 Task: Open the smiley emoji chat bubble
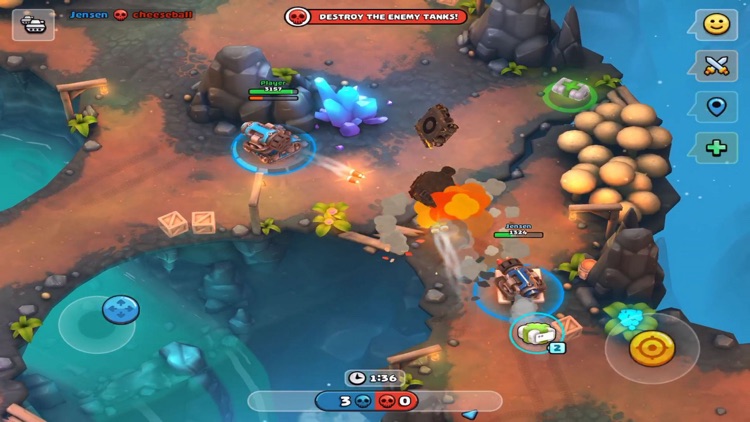[x=715, y=25]
